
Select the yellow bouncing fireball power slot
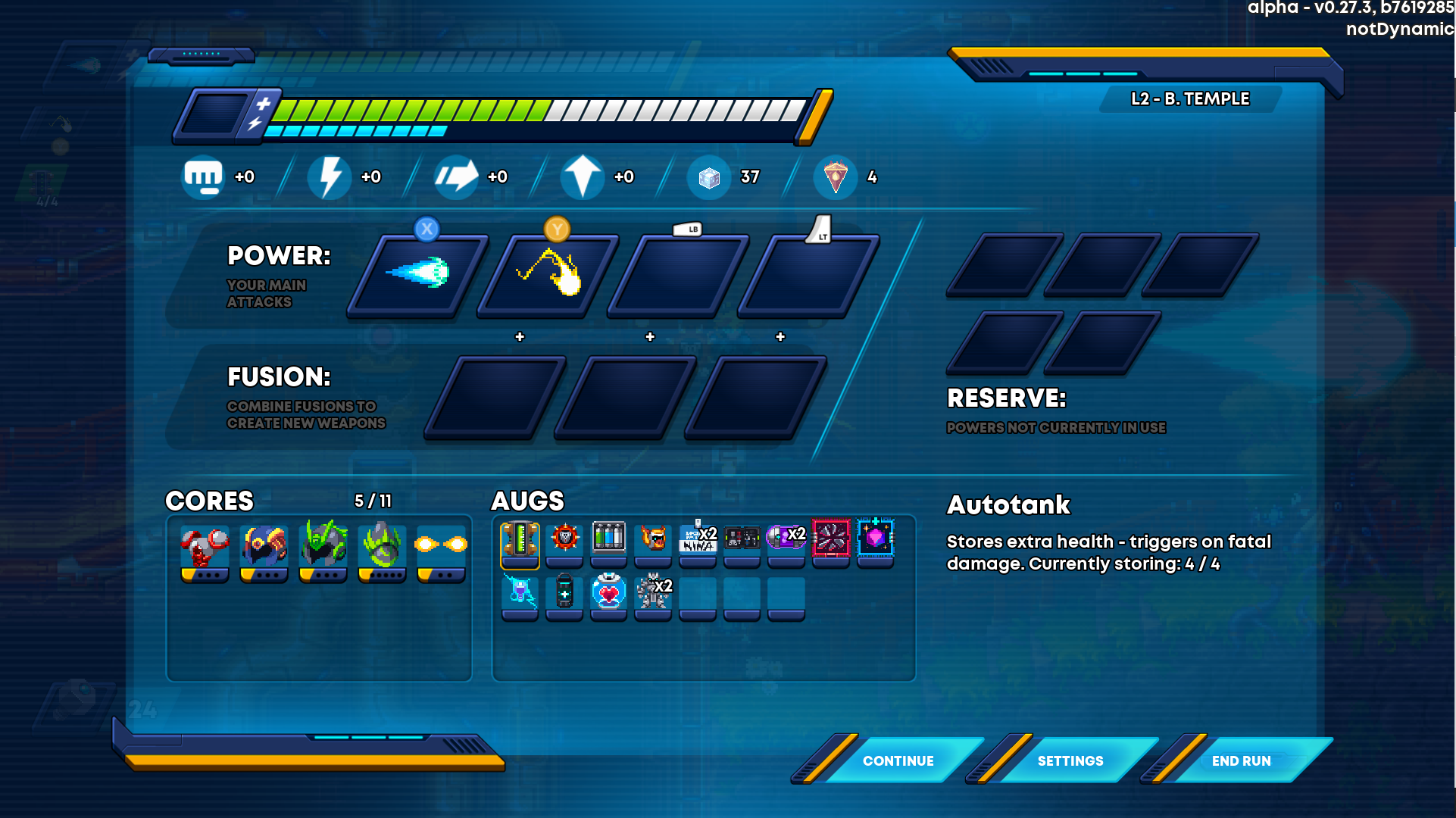[x=548, y=274]
